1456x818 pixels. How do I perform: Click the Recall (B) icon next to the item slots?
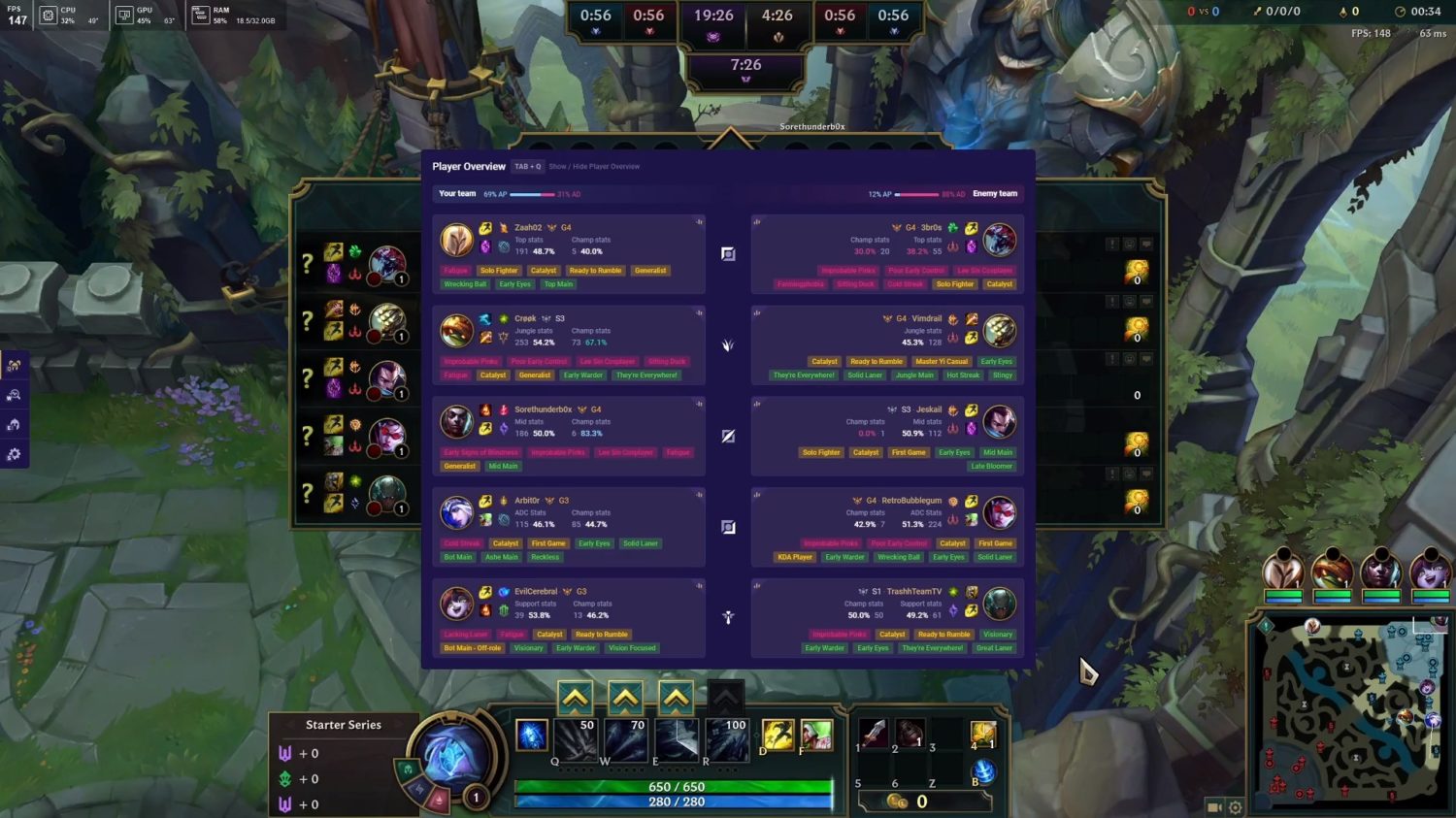(983, 771)
